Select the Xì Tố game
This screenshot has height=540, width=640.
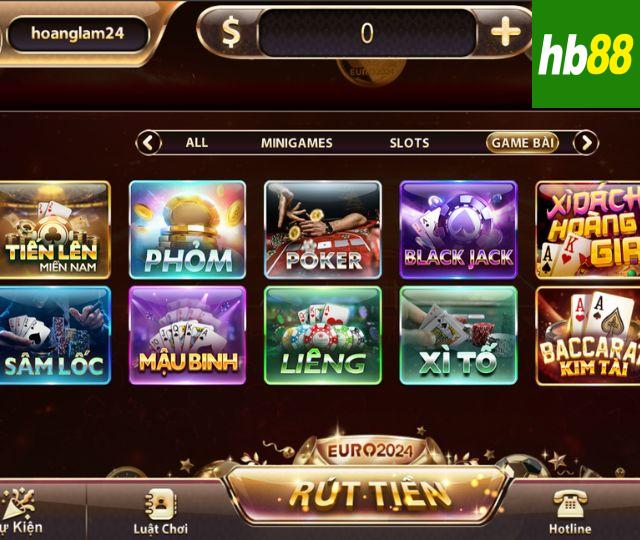458,335
